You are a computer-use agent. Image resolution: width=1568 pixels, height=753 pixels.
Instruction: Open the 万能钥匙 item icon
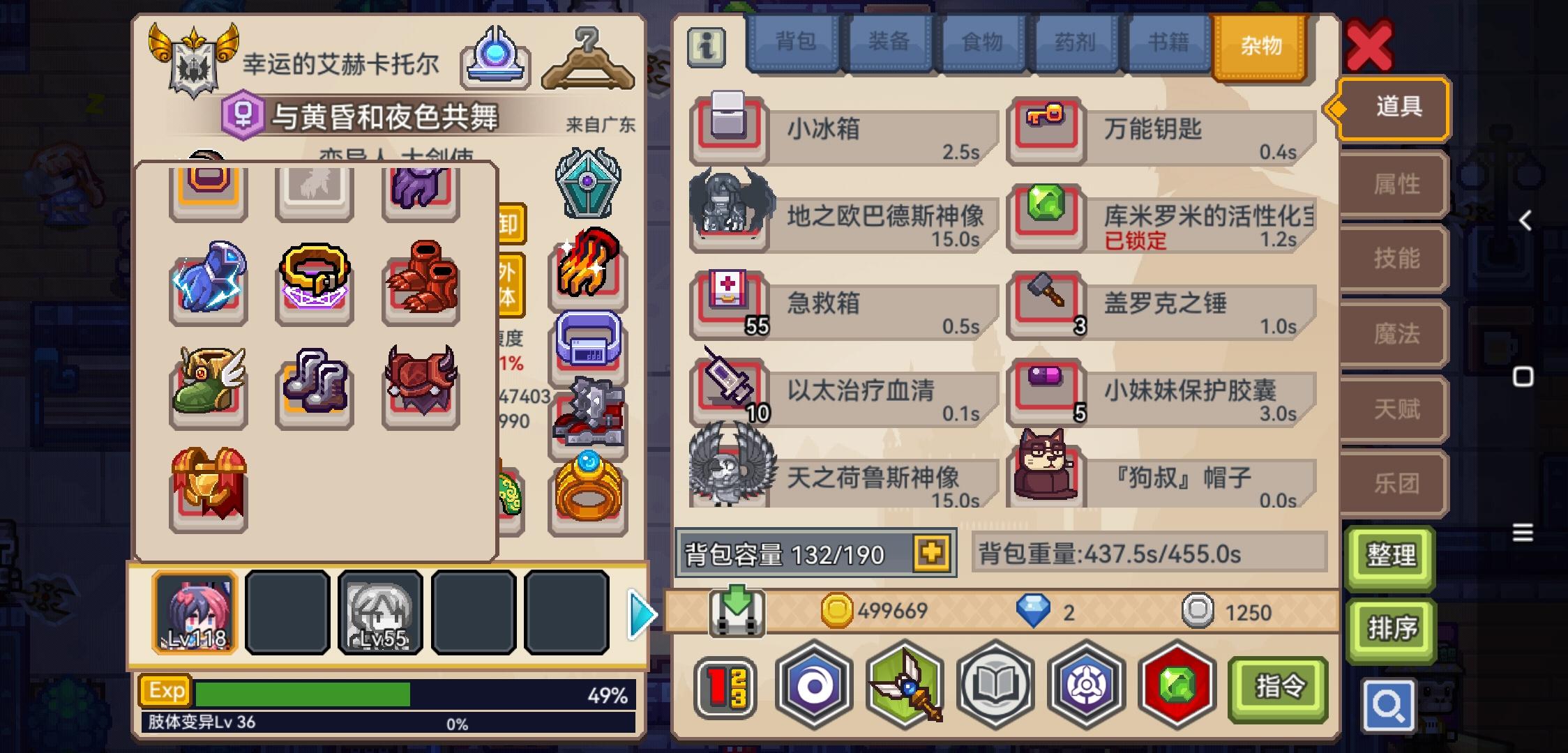[x=1044, y=130]
